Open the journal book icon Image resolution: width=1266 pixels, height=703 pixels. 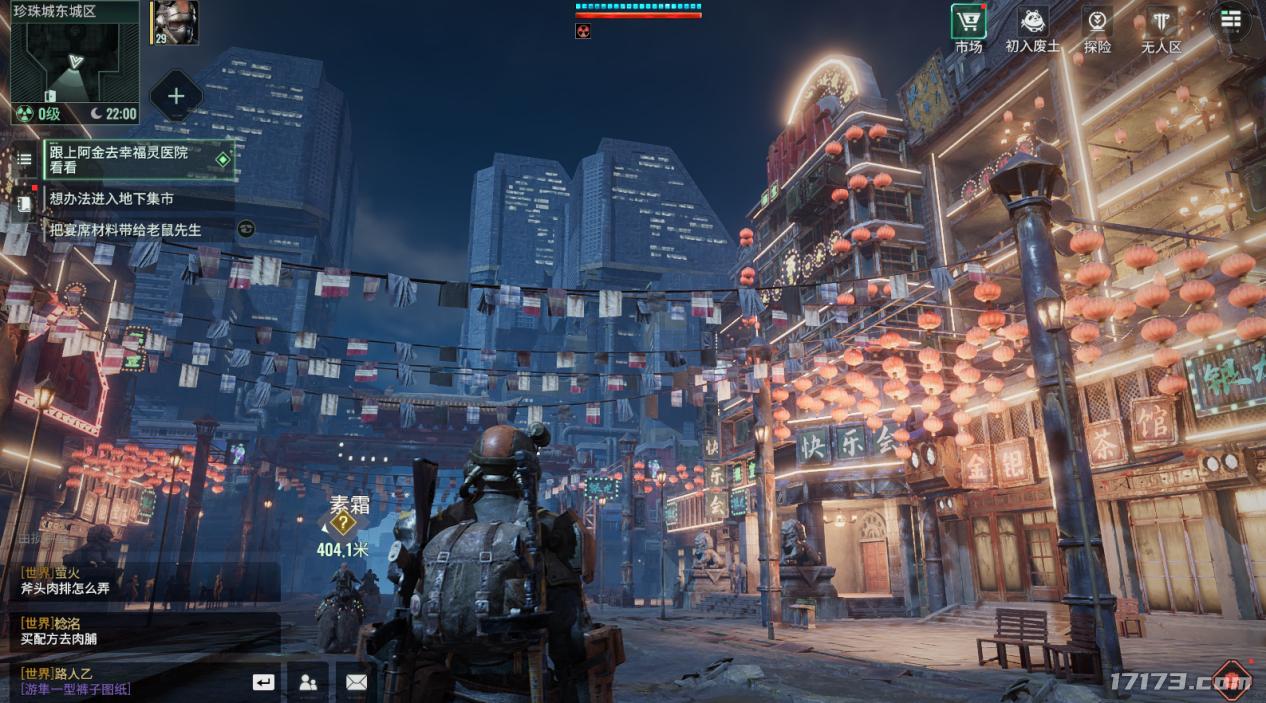(24, 202)
